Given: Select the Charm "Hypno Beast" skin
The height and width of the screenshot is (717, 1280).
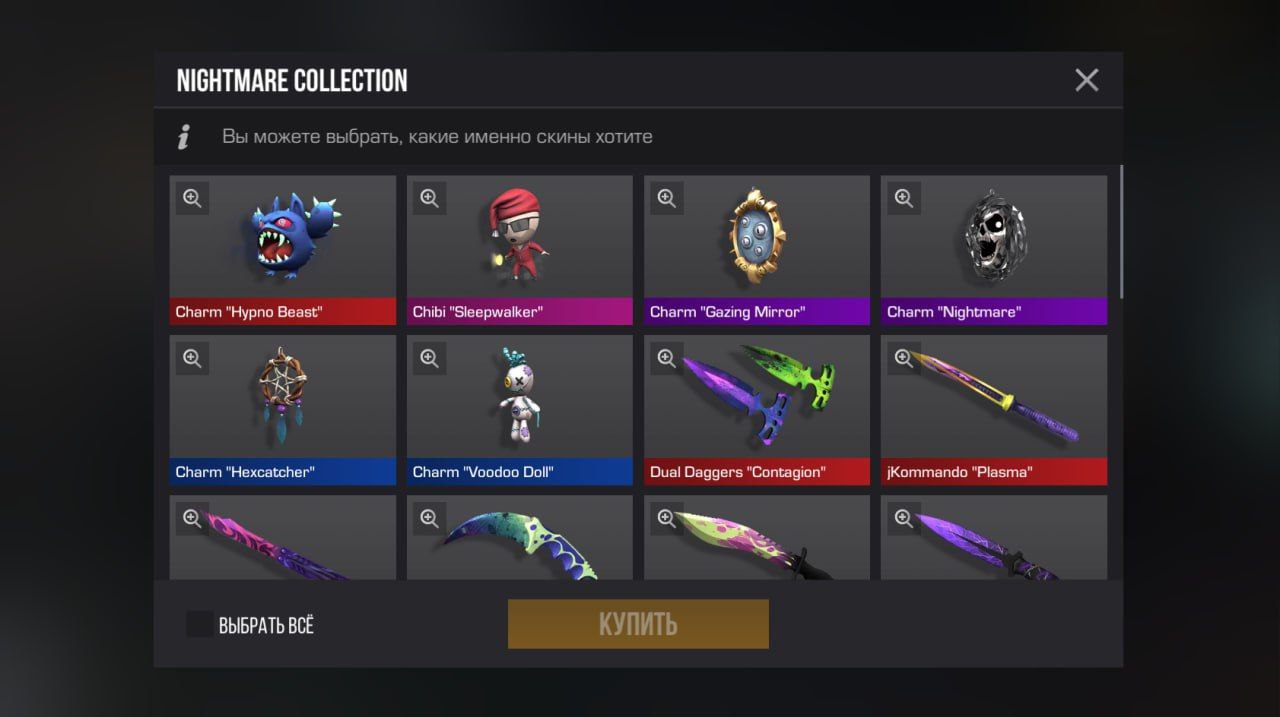Looking at the screenshot, I should [282, 248].
